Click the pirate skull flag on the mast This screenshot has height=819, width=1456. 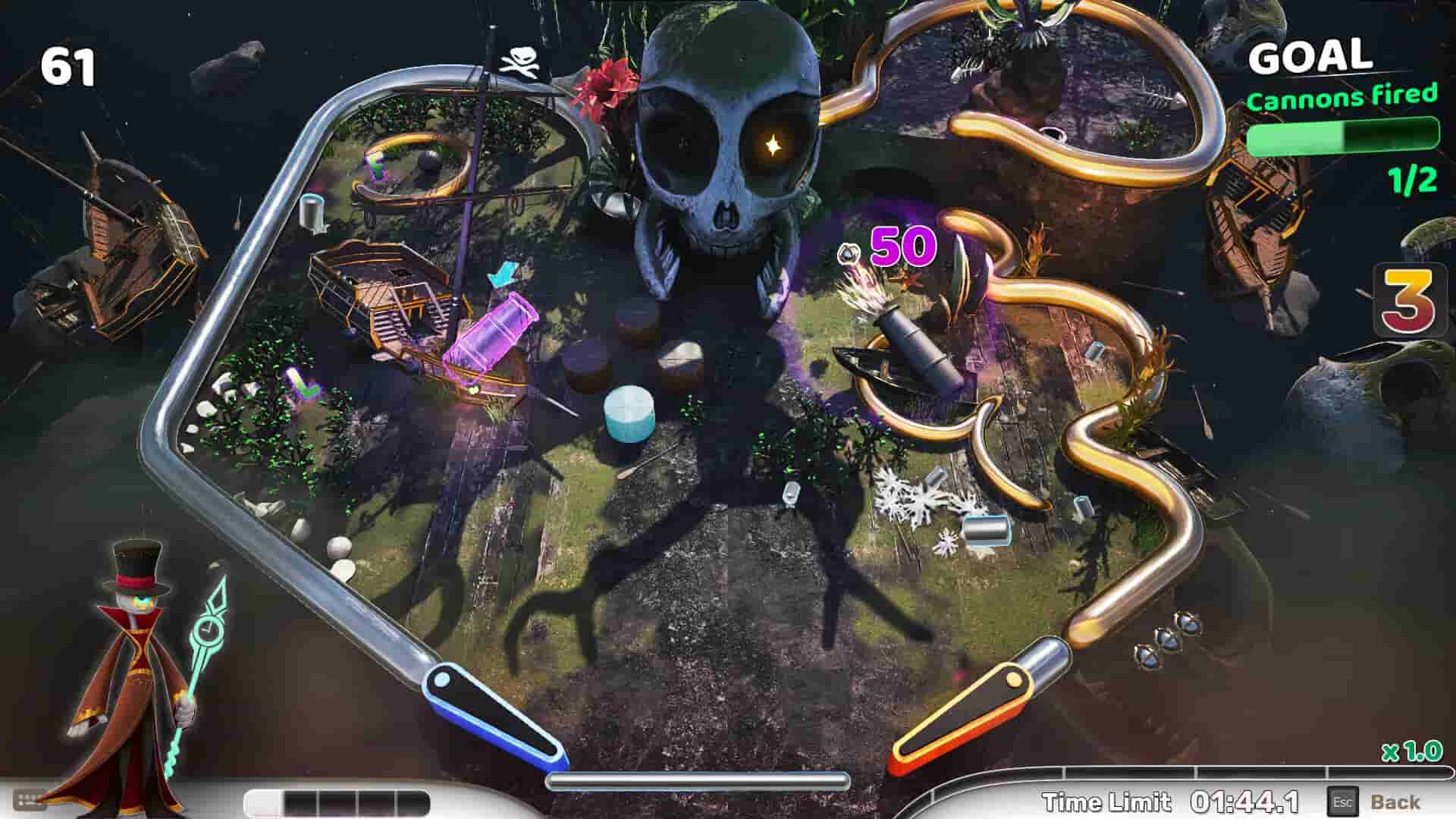(x=525, y=61)
